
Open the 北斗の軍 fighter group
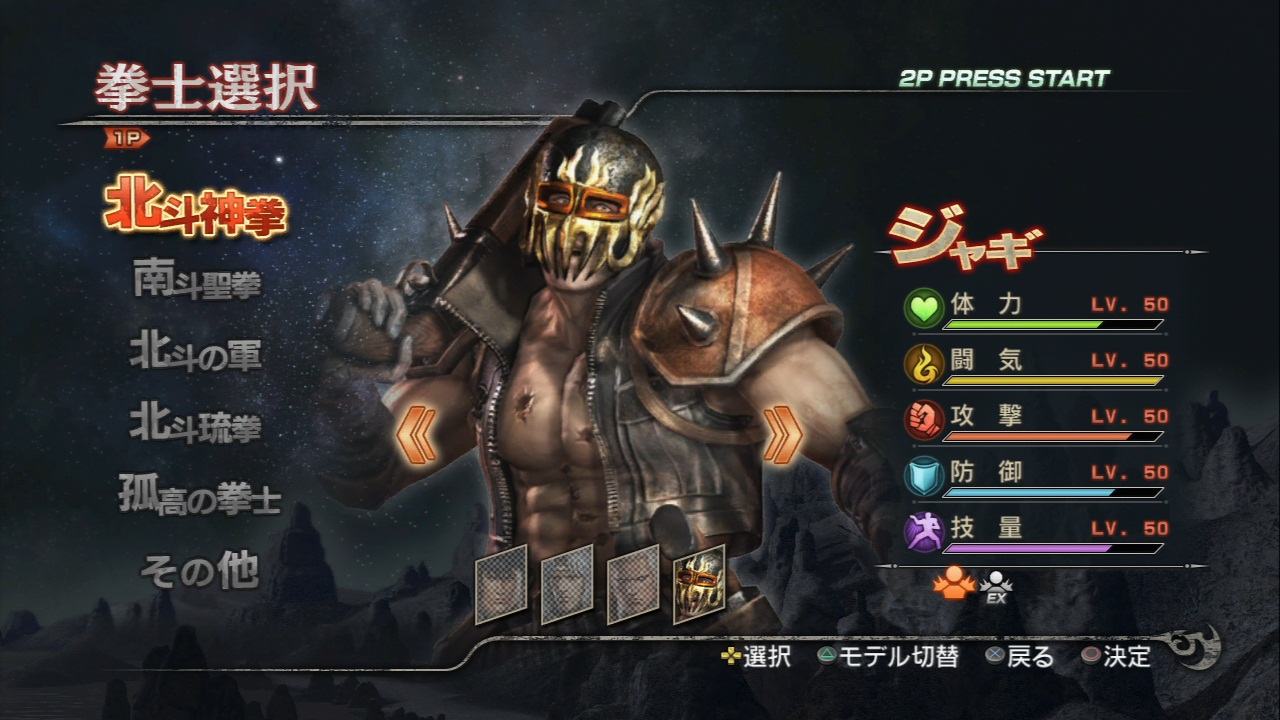196,353
